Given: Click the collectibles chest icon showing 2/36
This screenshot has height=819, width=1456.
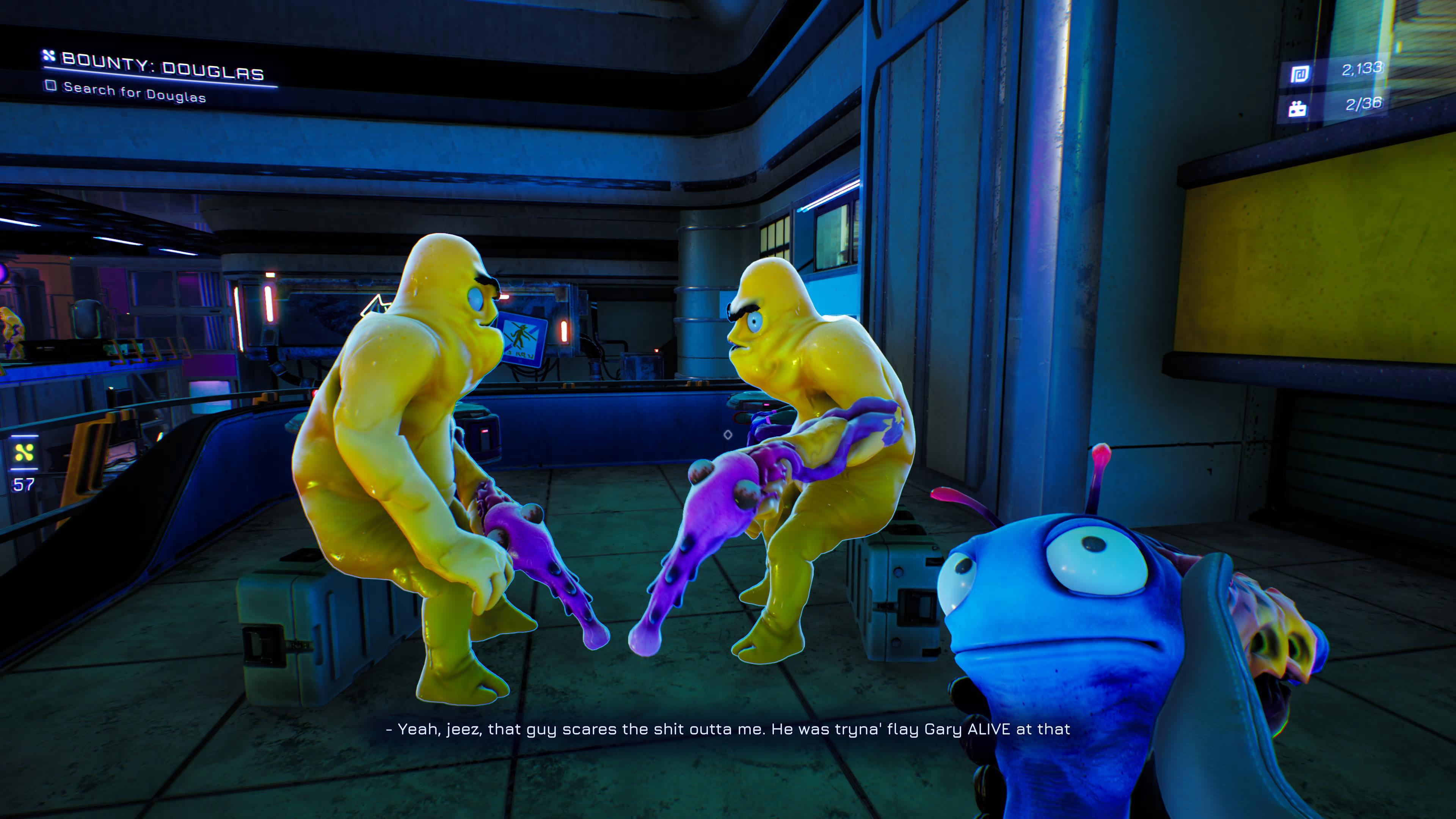Looking at the screenshot, I should click(x=1297, y=108).
